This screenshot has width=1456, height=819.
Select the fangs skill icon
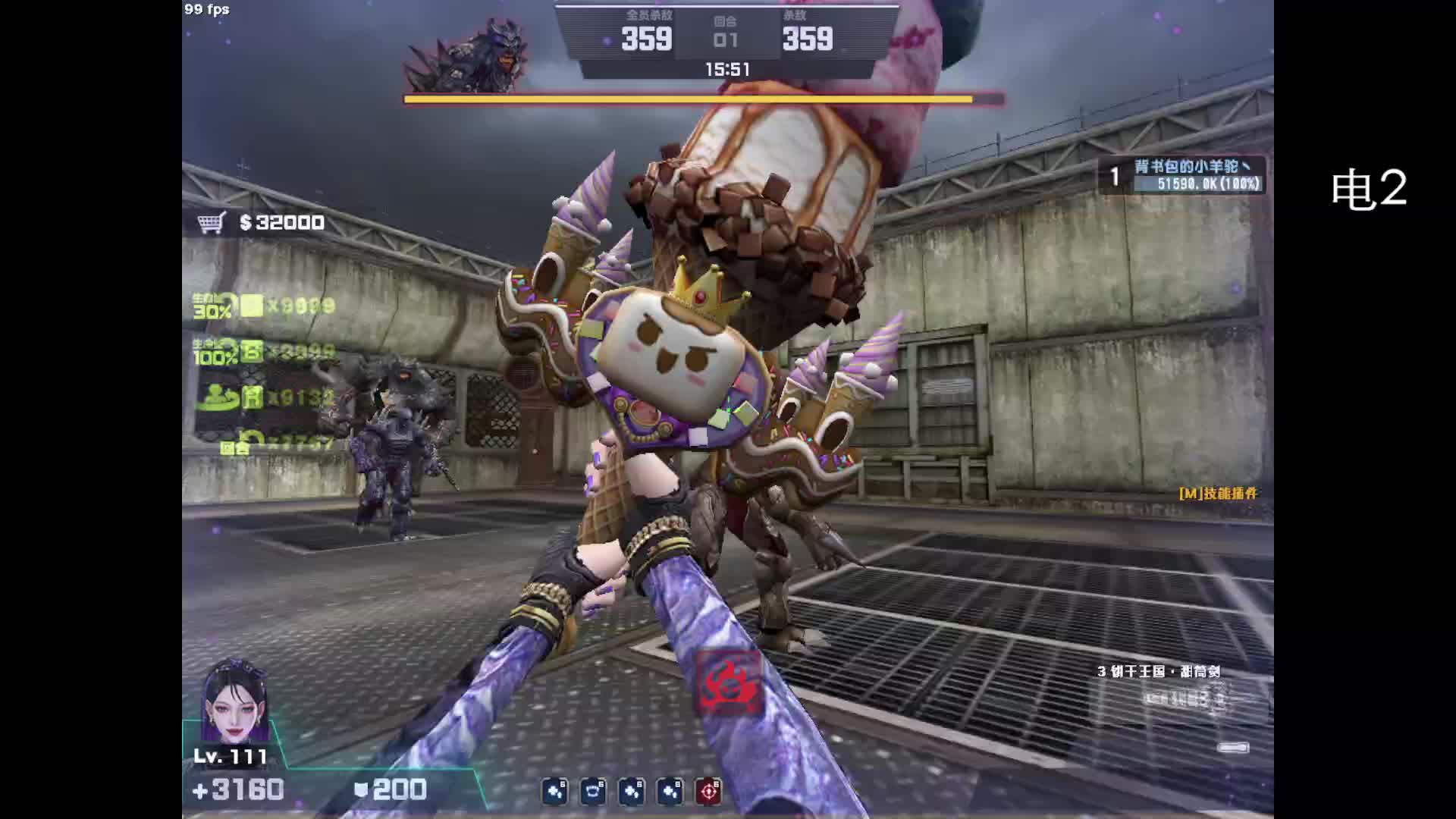593,792
